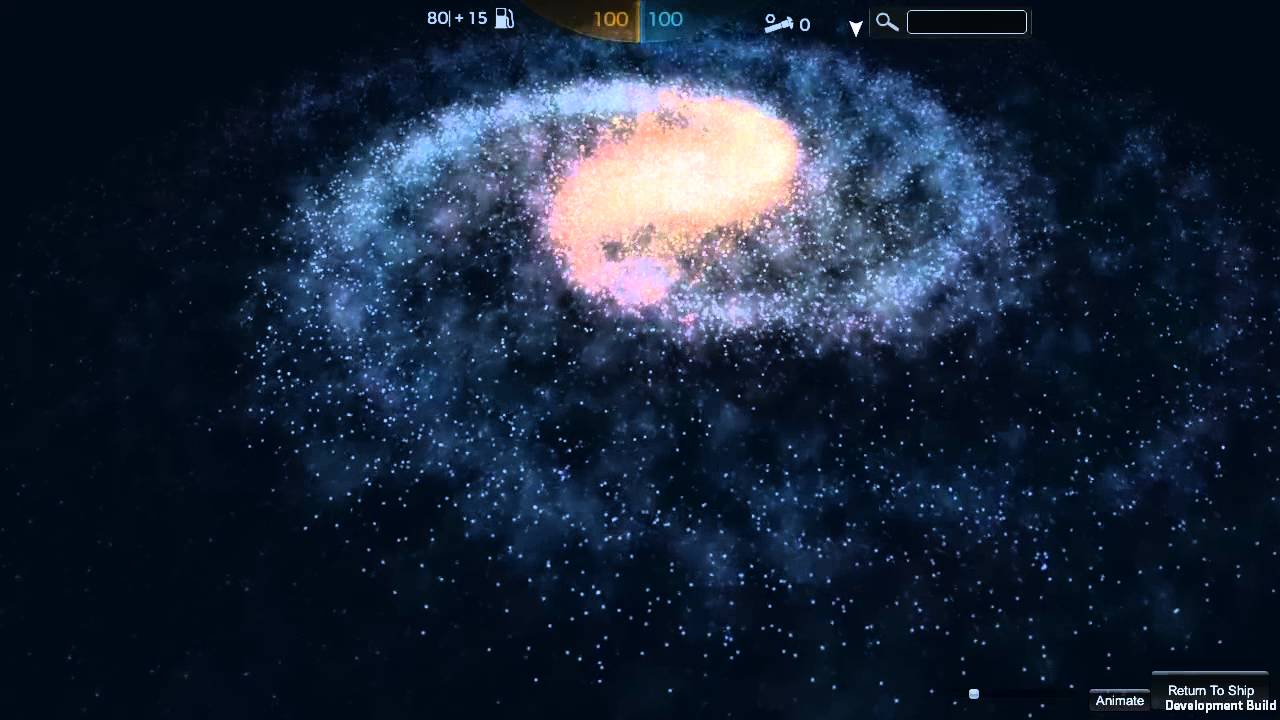Click the fuel pump icon
Viewport: 1280px width, 720px height.
click(503, 18)
